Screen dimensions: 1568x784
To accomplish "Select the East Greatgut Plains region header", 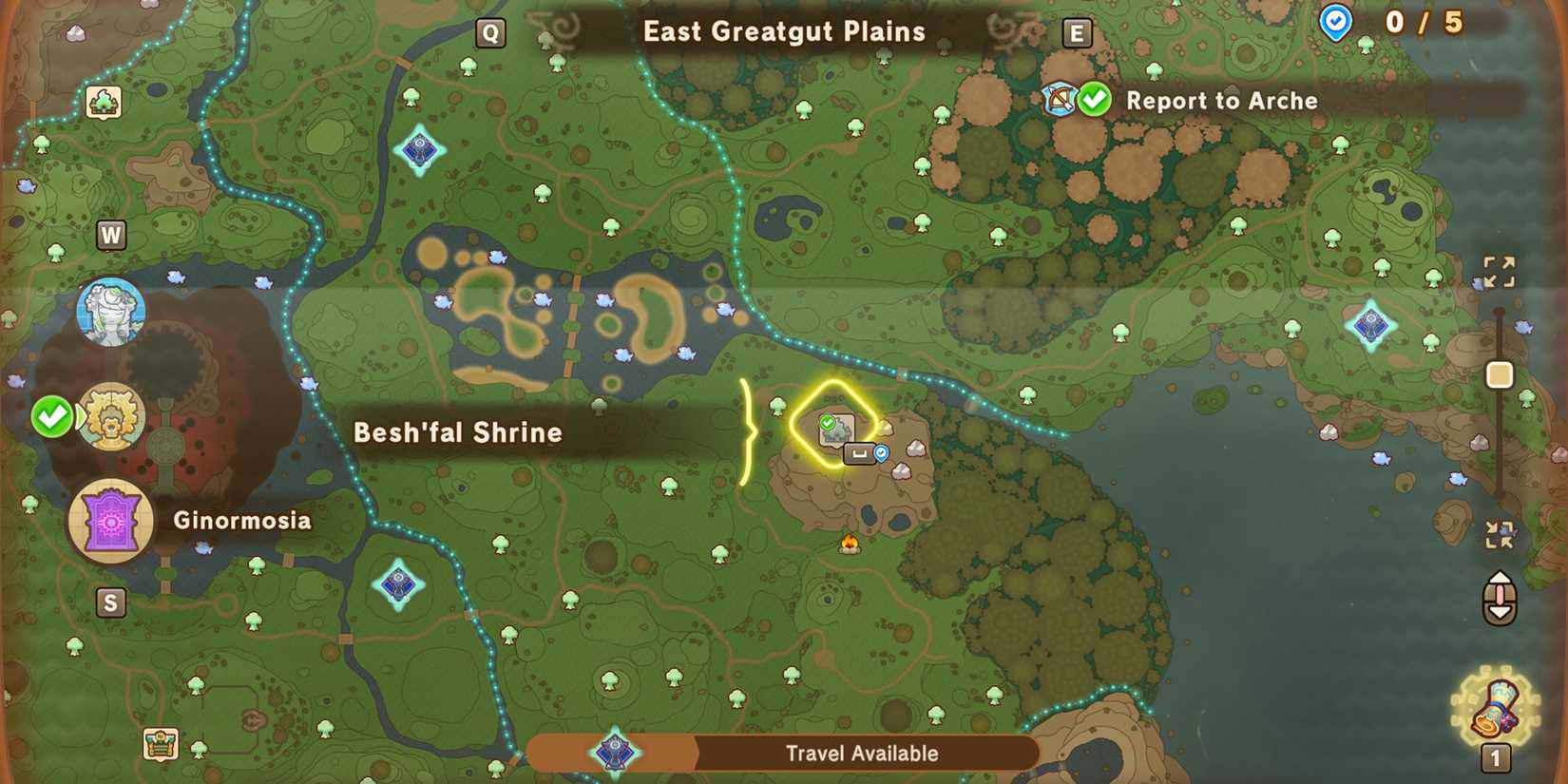I will pyautogui.click(x=784, y=31).
